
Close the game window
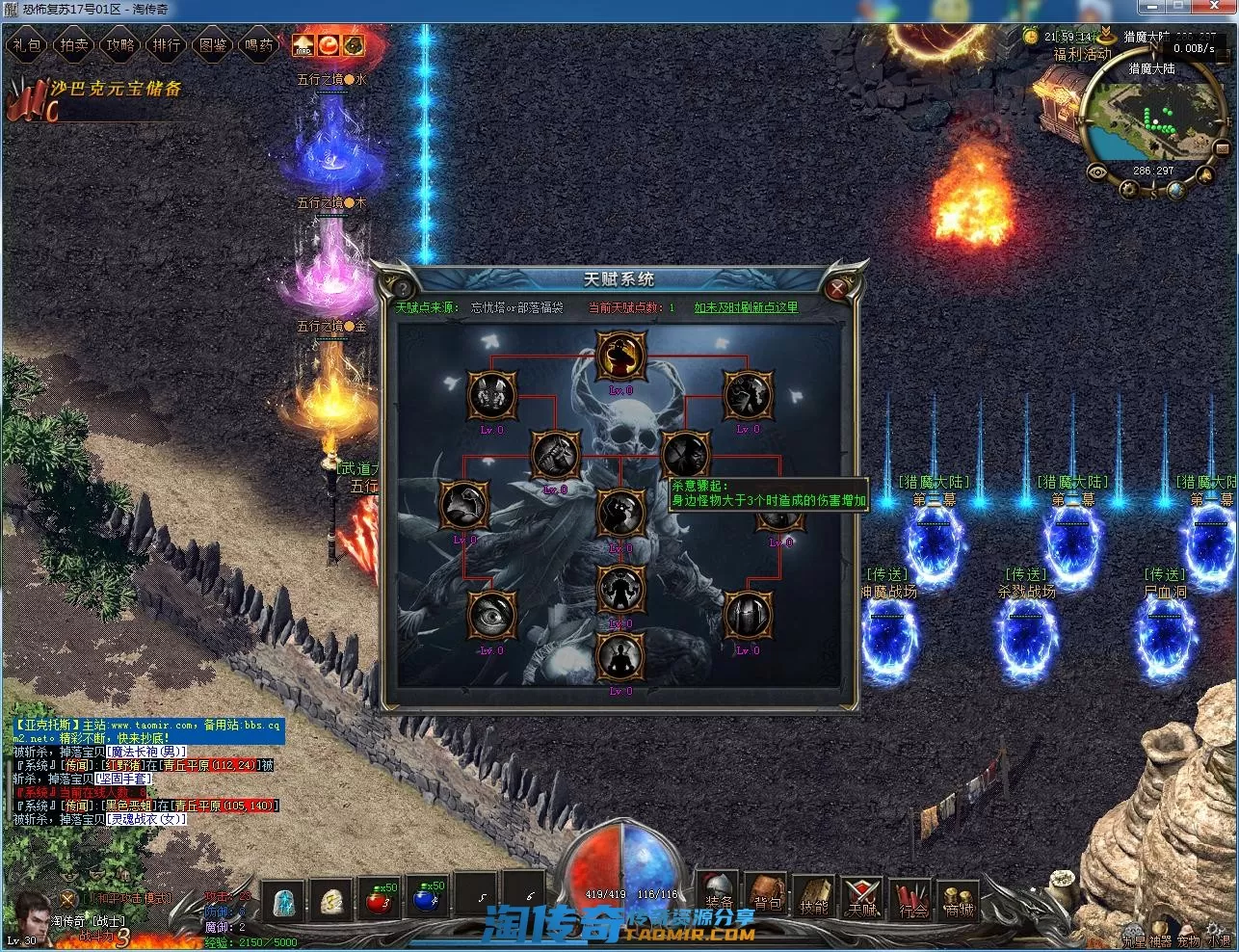[x=1213, y=9]
